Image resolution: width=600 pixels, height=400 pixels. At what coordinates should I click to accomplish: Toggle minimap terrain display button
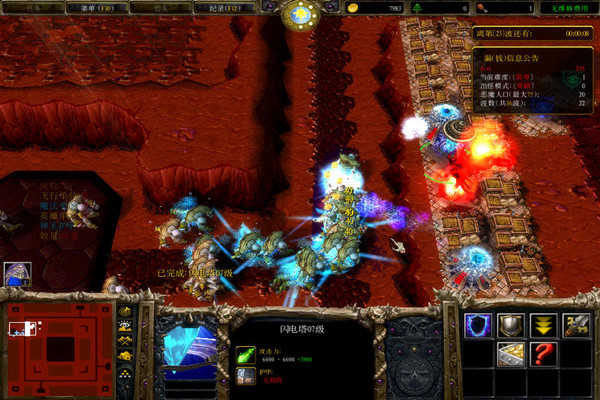click(125, 327)
